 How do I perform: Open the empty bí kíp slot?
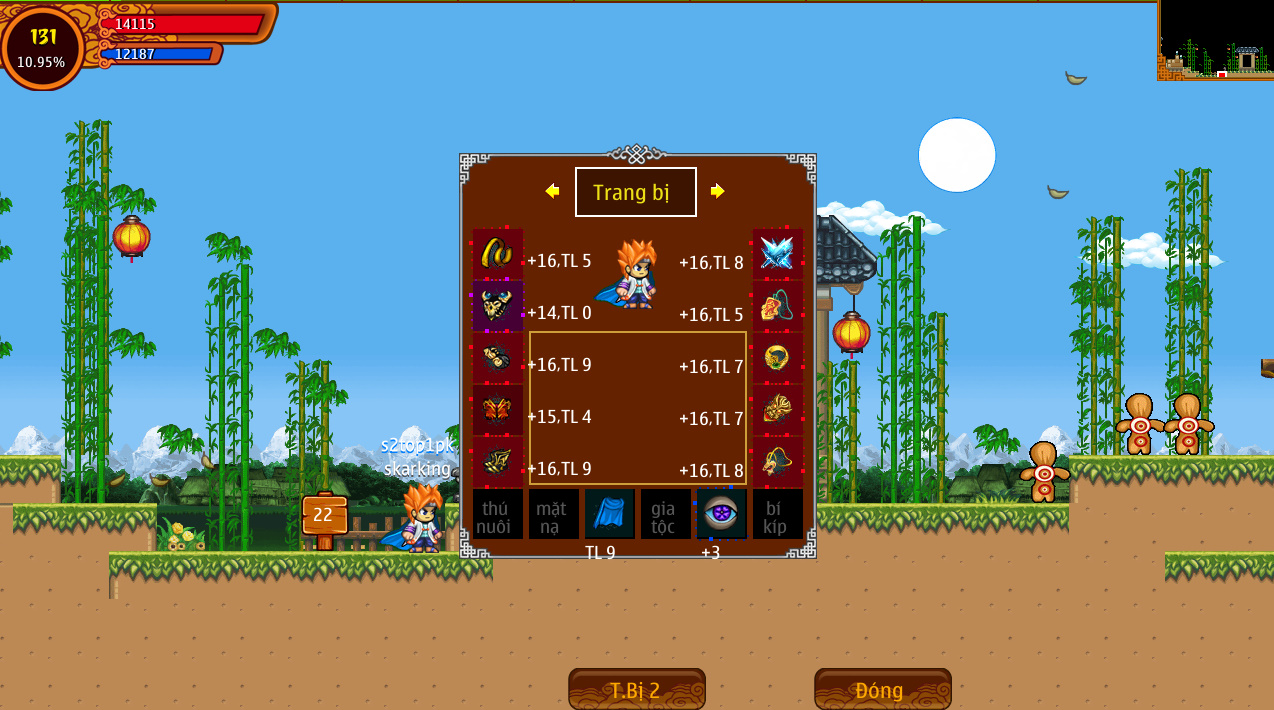click(x=777, y=514)
